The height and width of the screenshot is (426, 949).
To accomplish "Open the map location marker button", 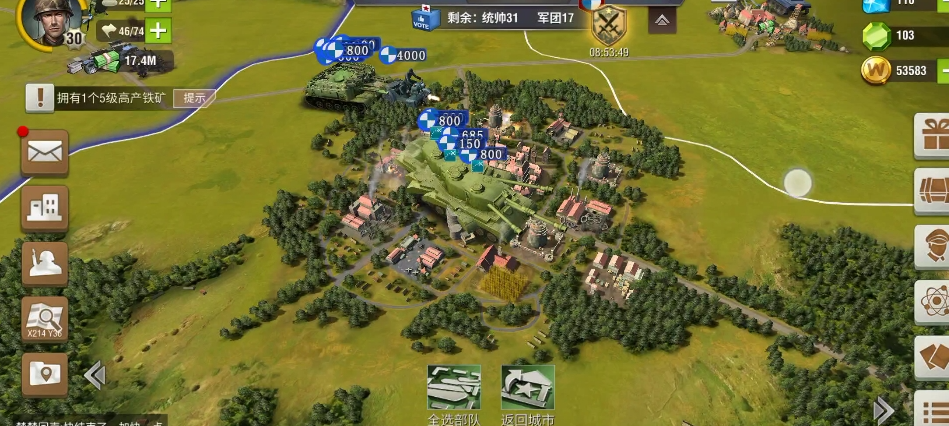I will click(x=45, y=374).
